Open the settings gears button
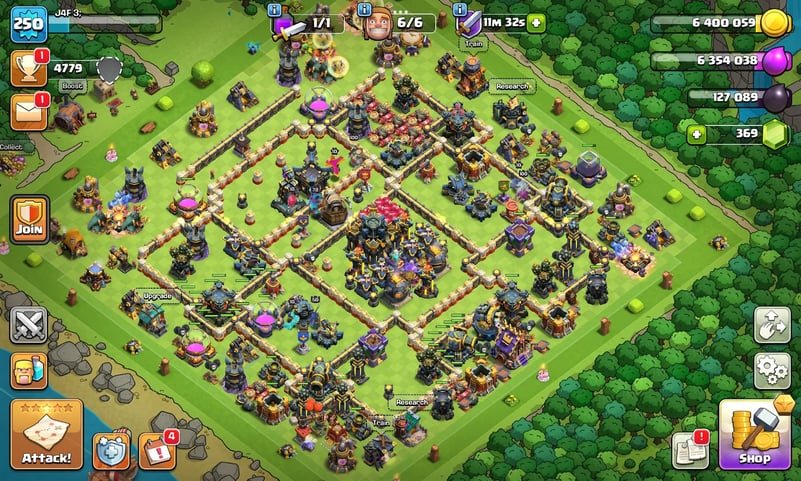The height and width of the screenshot is (481, 801). pyautogui.click(x=771, y=370)
